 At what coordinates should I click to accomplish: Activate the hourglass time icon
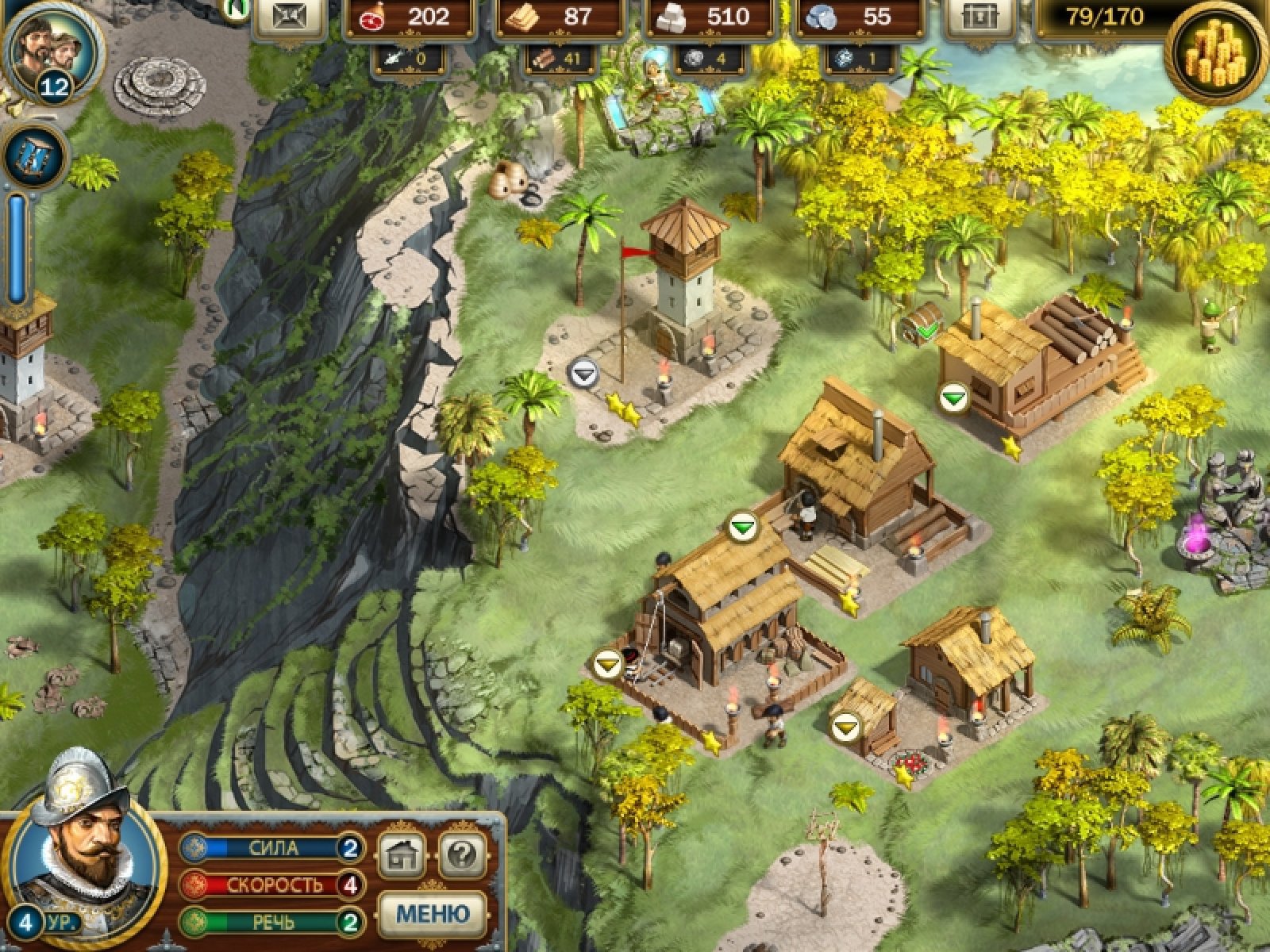(37, 156)
